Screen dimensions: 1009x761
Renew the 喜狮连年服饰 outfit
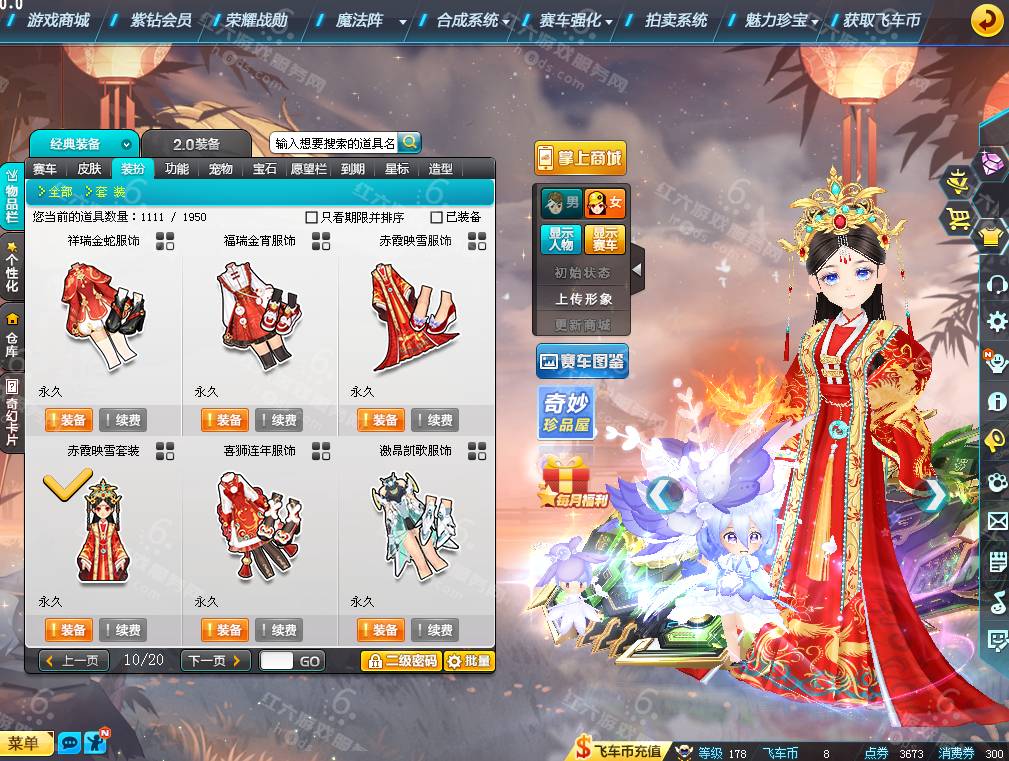(279, 630)
